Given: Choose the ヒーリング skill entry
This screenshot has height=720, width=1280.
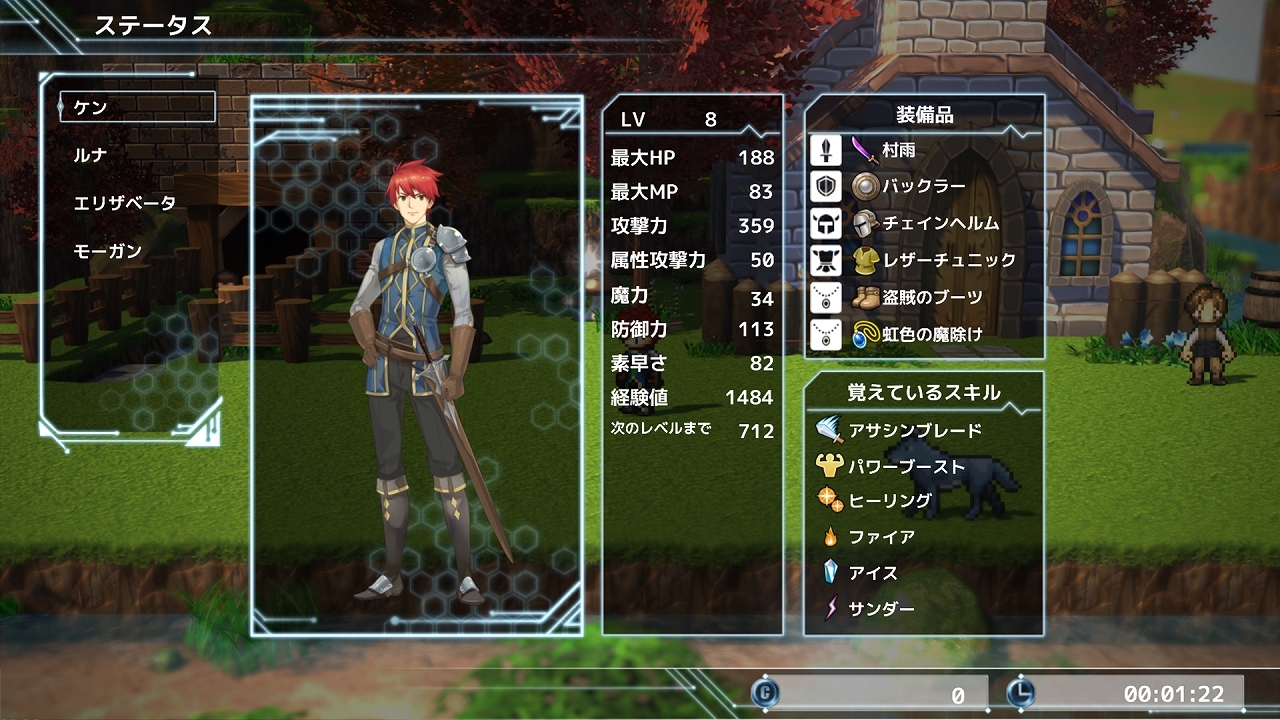Looking at the screenshot, I should point(890,501).
